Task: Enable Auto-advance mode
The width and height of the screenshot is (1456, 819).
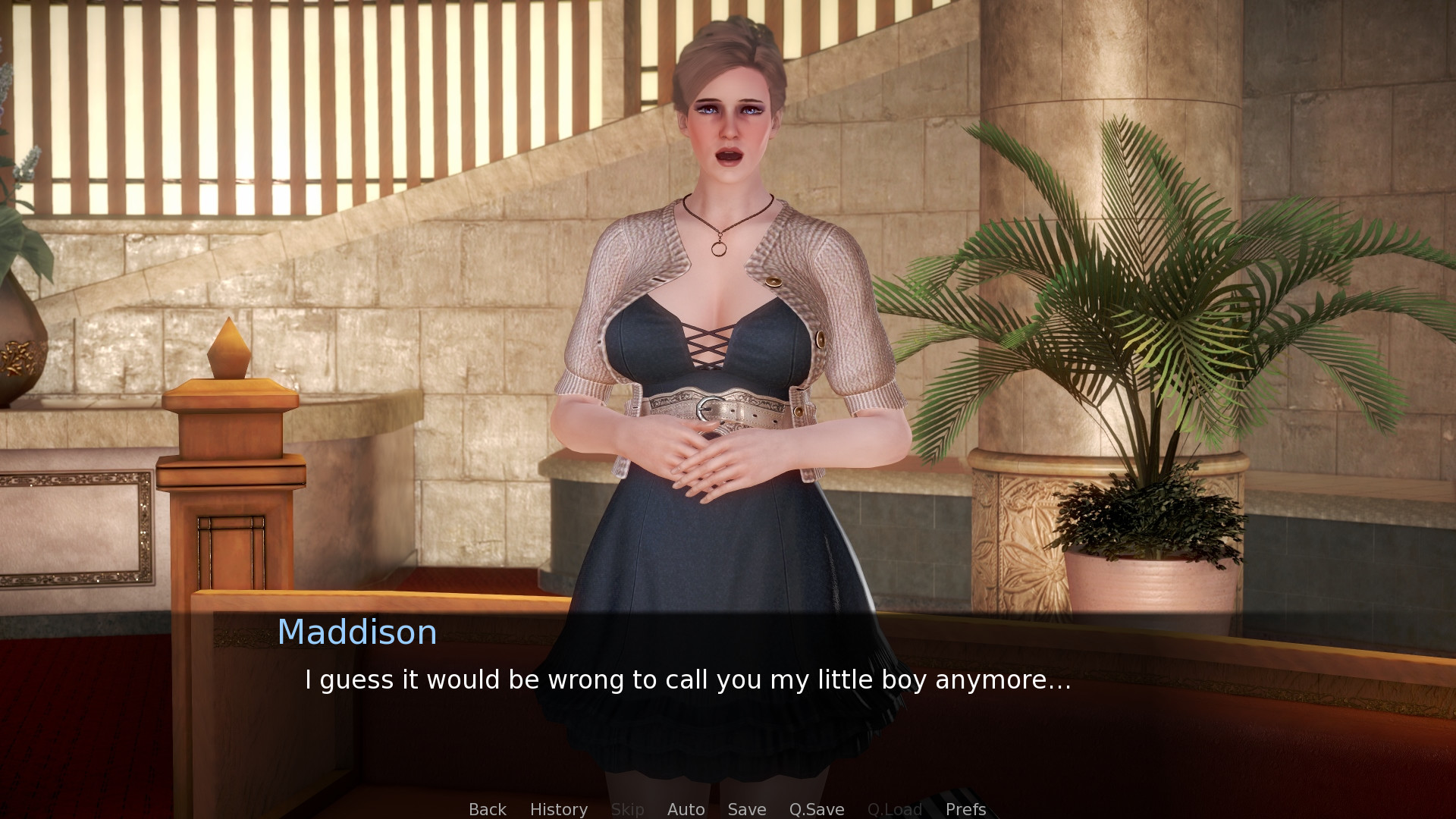Action: click(686, 809)
